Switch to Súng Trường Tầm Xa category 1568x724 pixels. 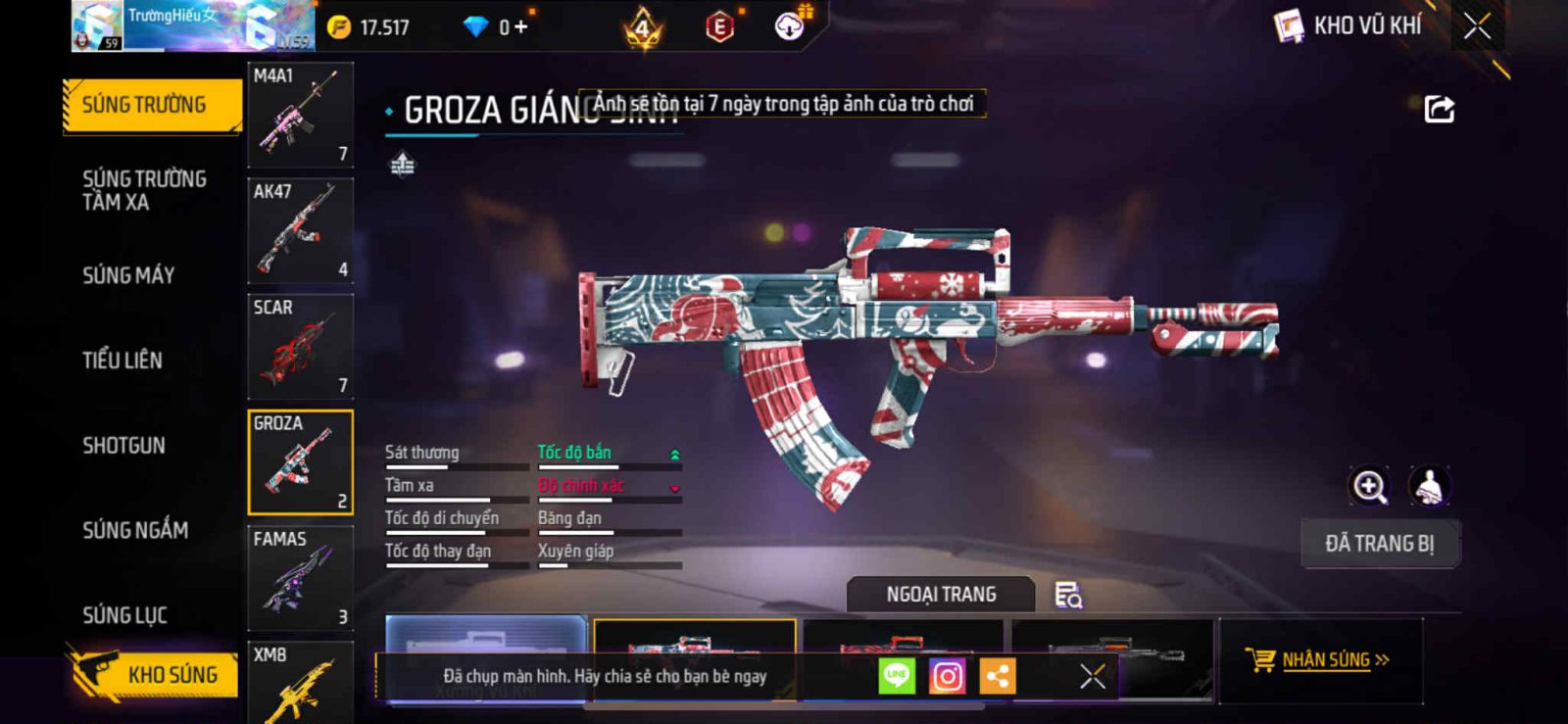[x=144, y=190]
